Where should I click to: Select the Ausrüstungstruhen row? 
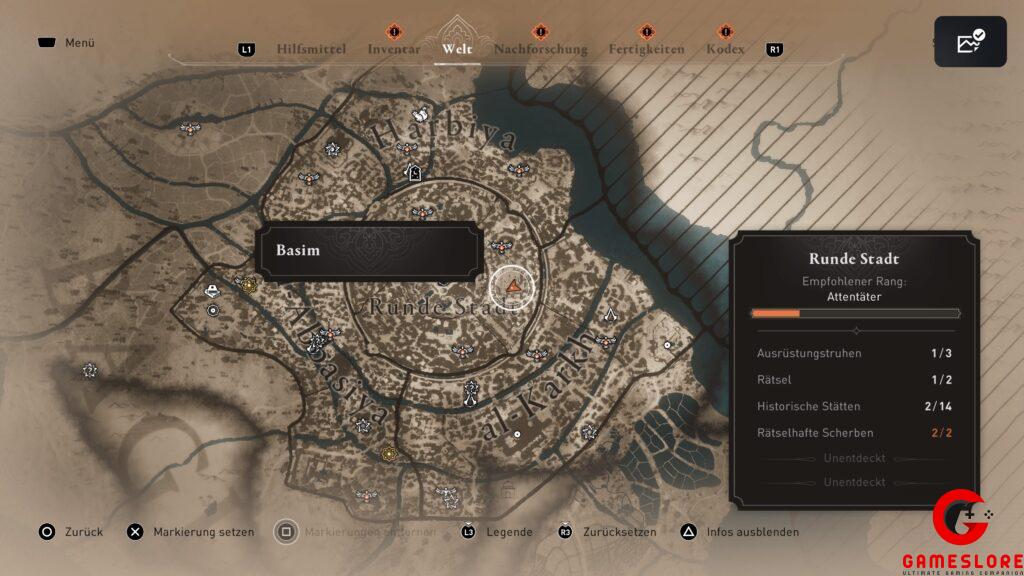[855, 353]
